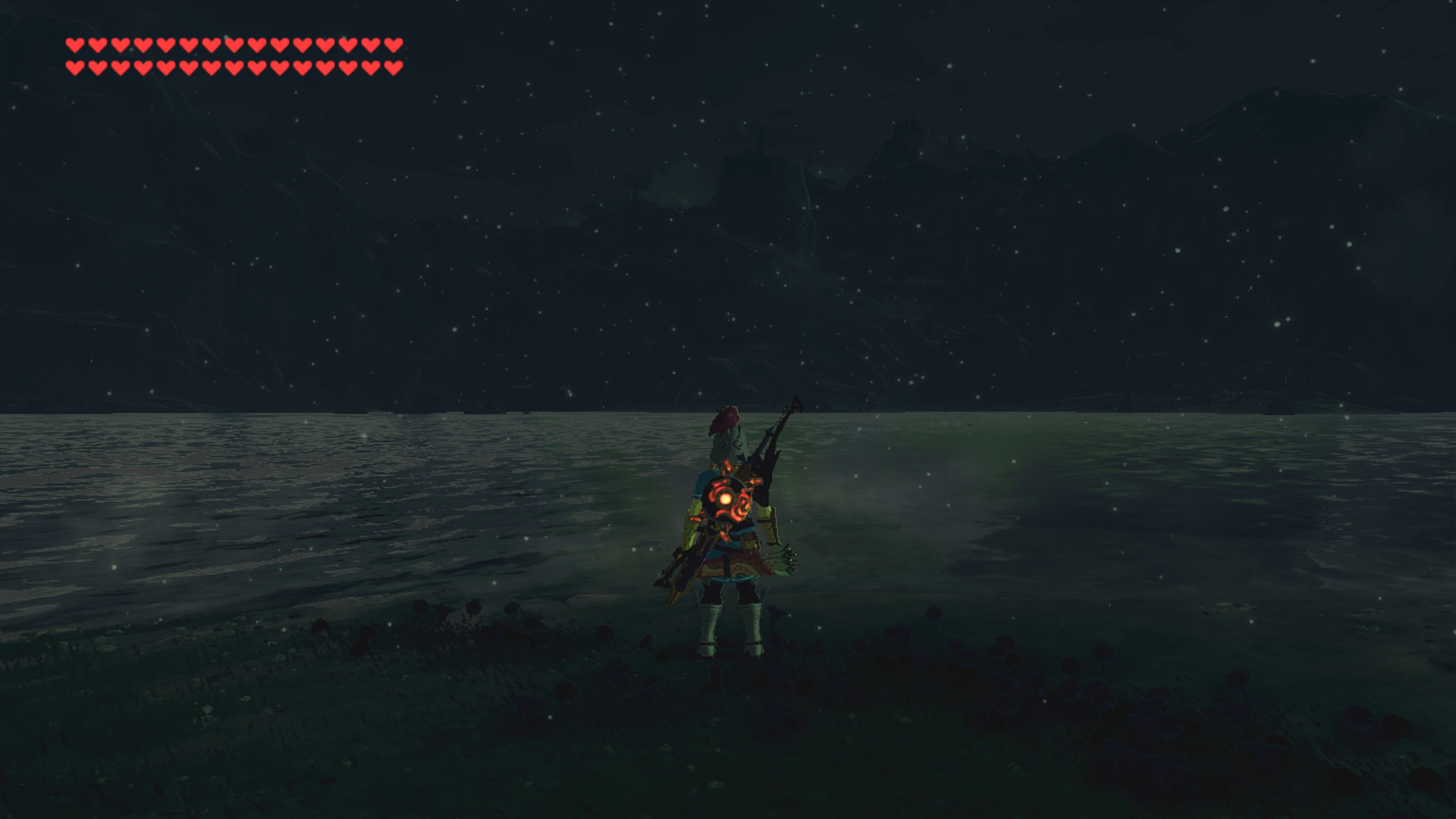The height and width of the screenshot is (819, 1456).
Task: Click the last heart in the bottom row
Action: click(394, 67)
